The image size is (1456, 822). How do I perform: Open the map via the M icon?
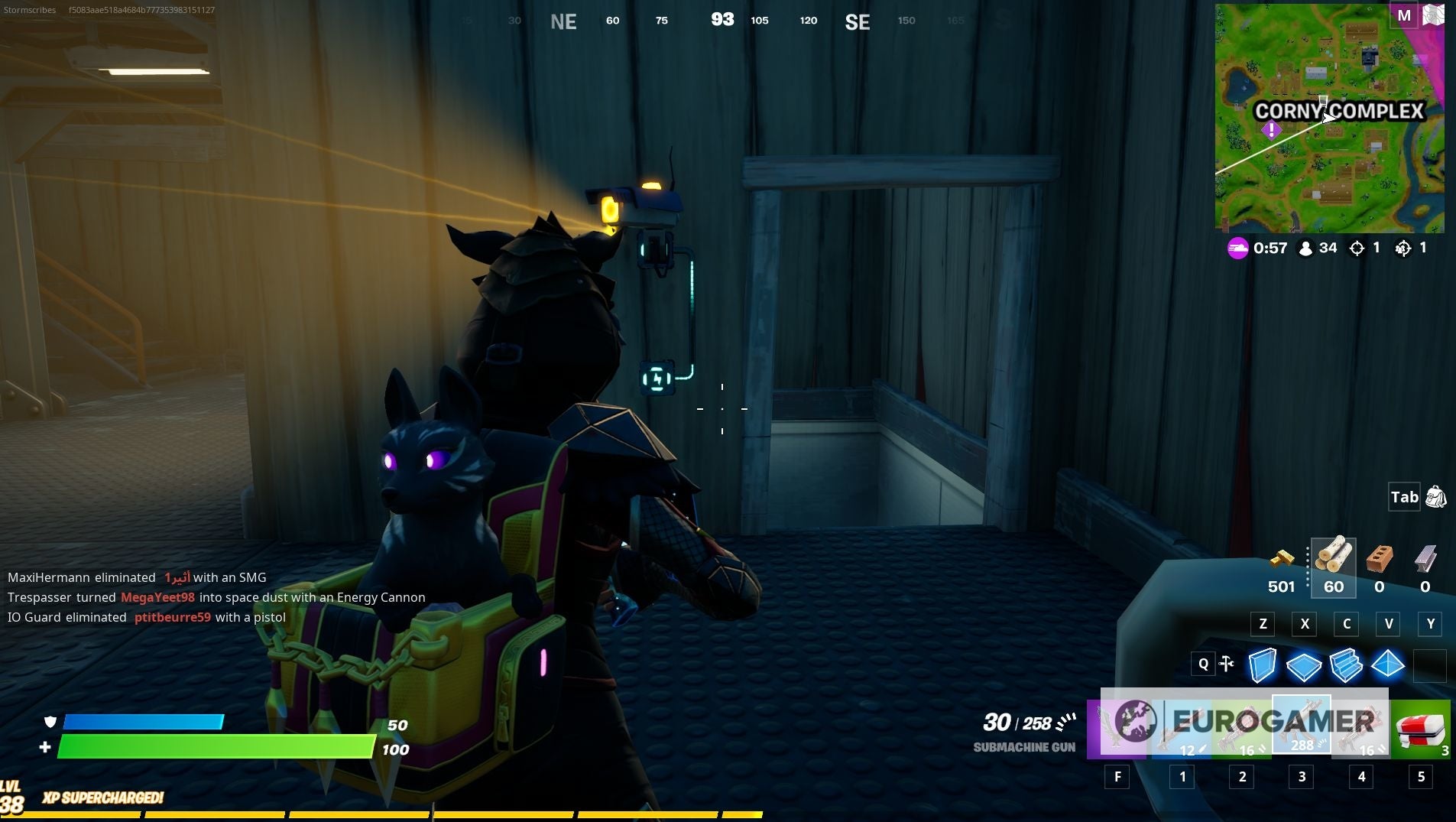pyautogui.click(x=1403, y=15)
